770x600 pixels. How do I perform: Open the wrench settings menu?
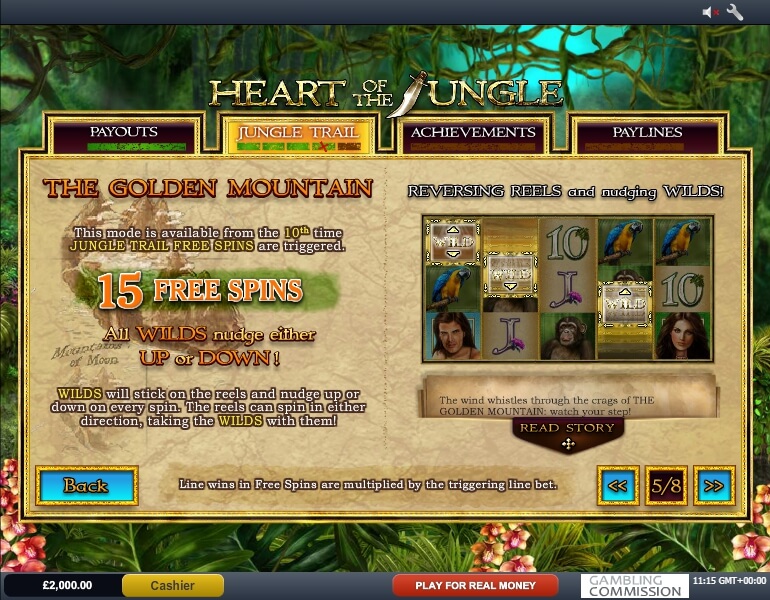[735, 12]
